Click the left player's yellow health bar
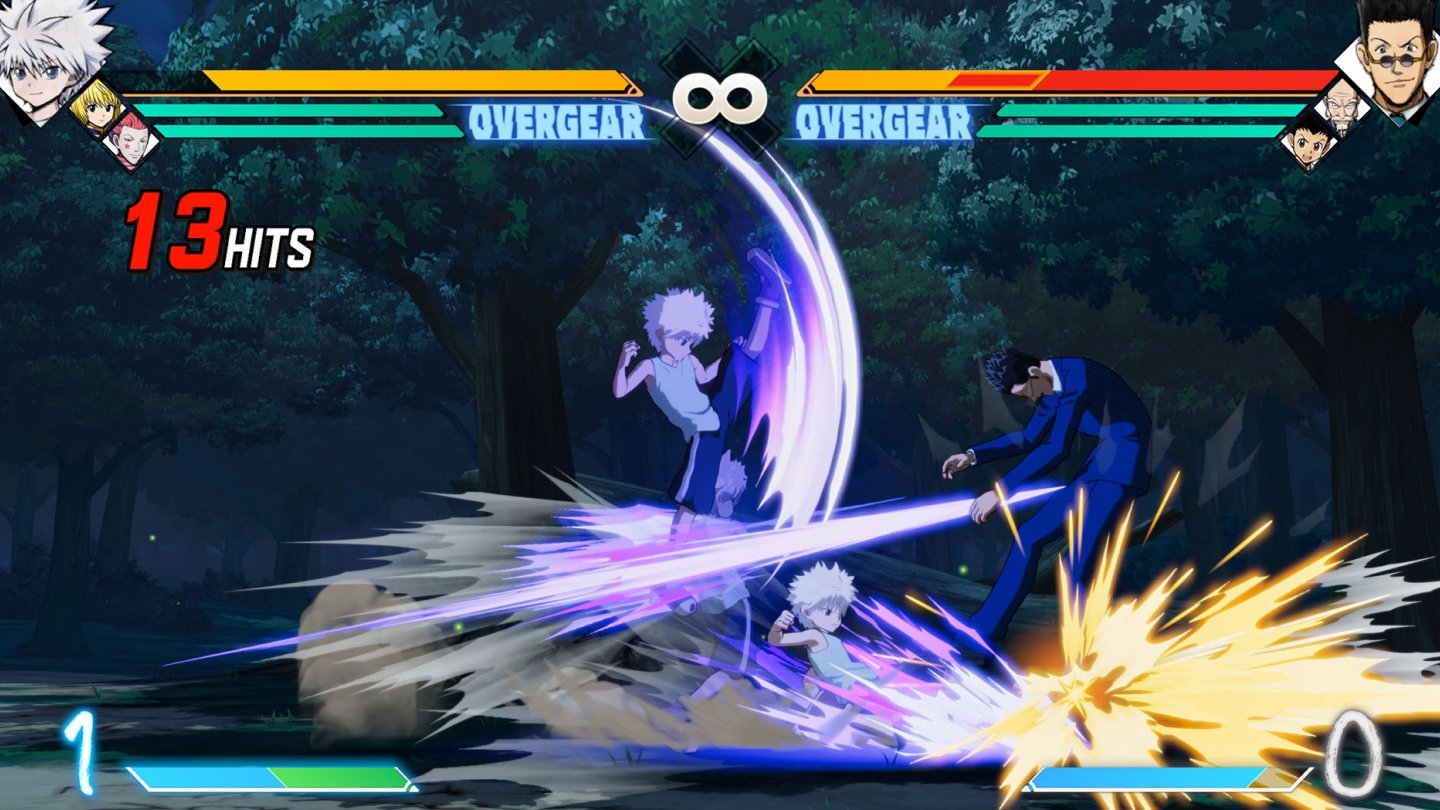Viewport: 1440px width, 810px height. coord(420,79)
